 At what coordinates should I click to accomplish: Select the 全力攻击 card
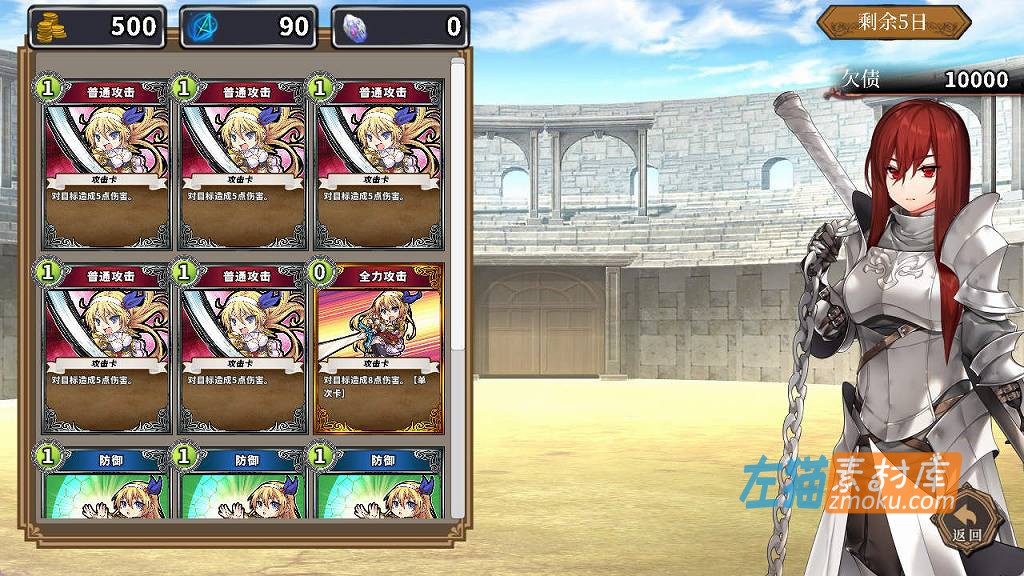coord(378,347)
